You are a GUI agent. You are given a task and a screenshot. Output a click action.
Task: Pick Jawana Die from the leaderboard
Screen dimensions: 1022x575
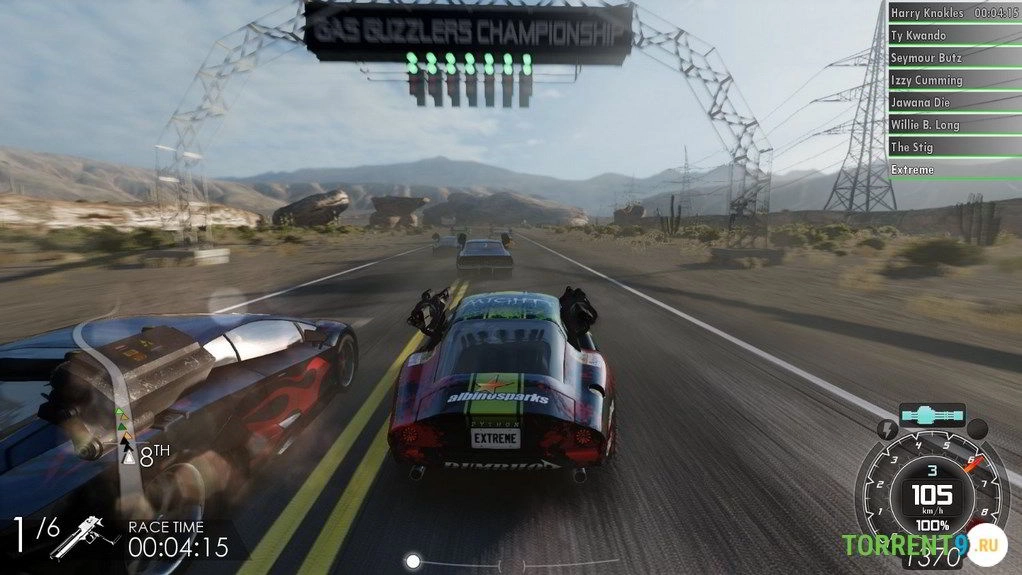click(x=953, y=103)
